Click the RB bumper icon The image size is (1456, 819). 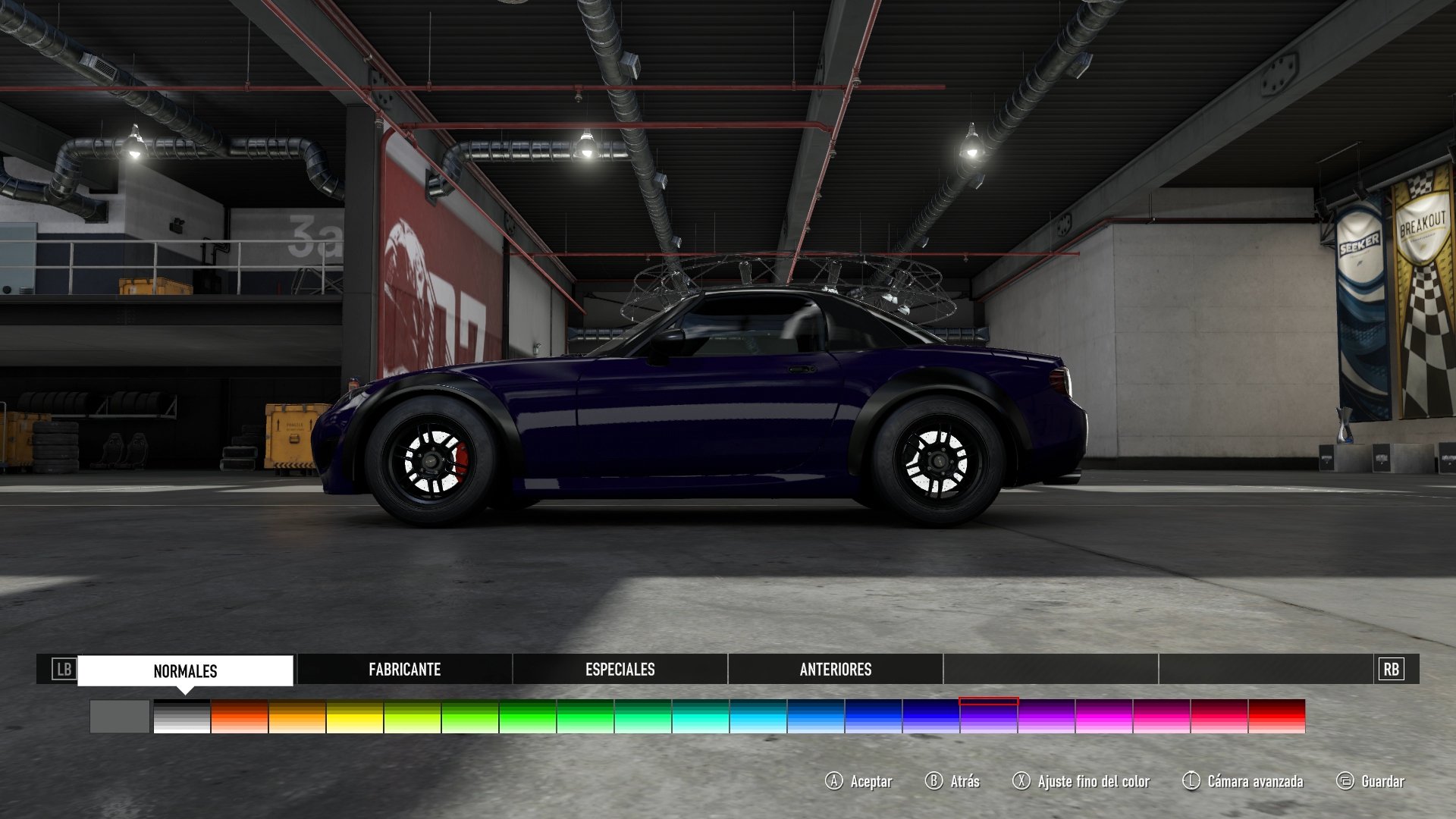(x=1390, y=670)
